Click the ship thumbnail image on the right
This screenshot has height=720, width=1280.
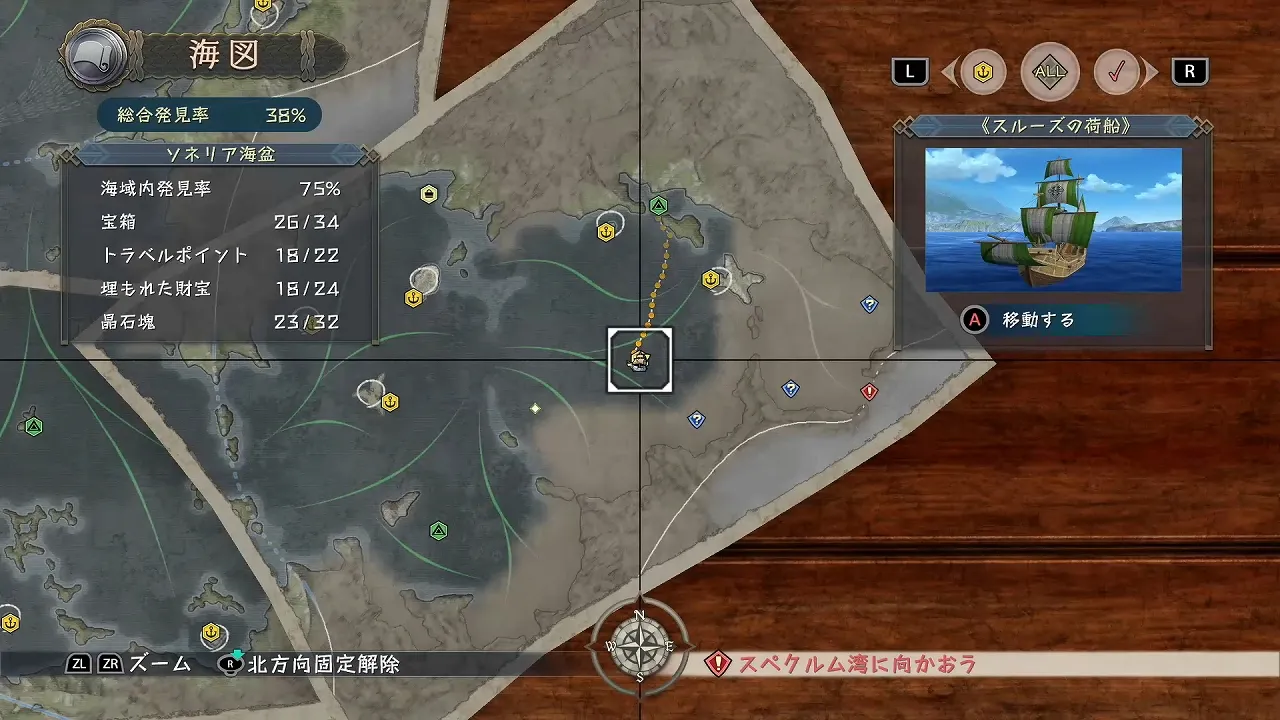(x=1052, y=221)
